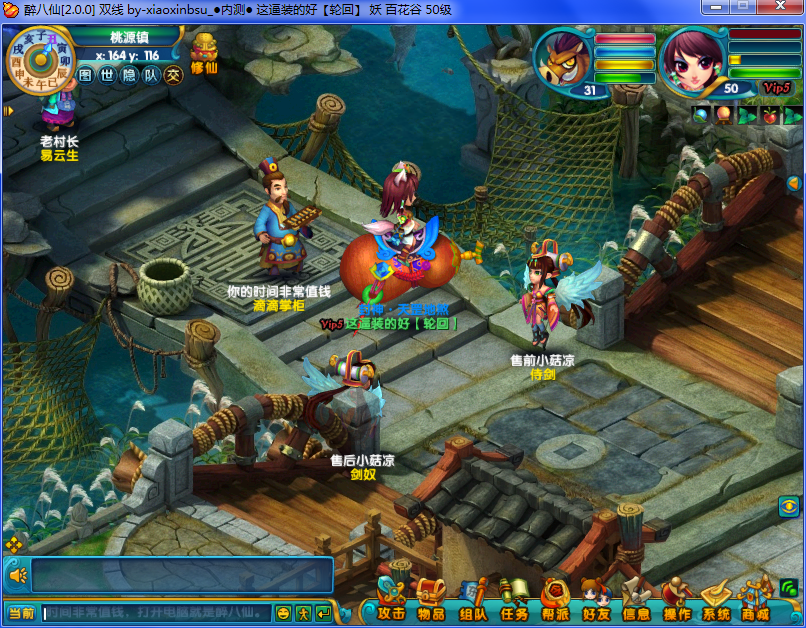
Task: Open the 世 world button
Action: 107,75
